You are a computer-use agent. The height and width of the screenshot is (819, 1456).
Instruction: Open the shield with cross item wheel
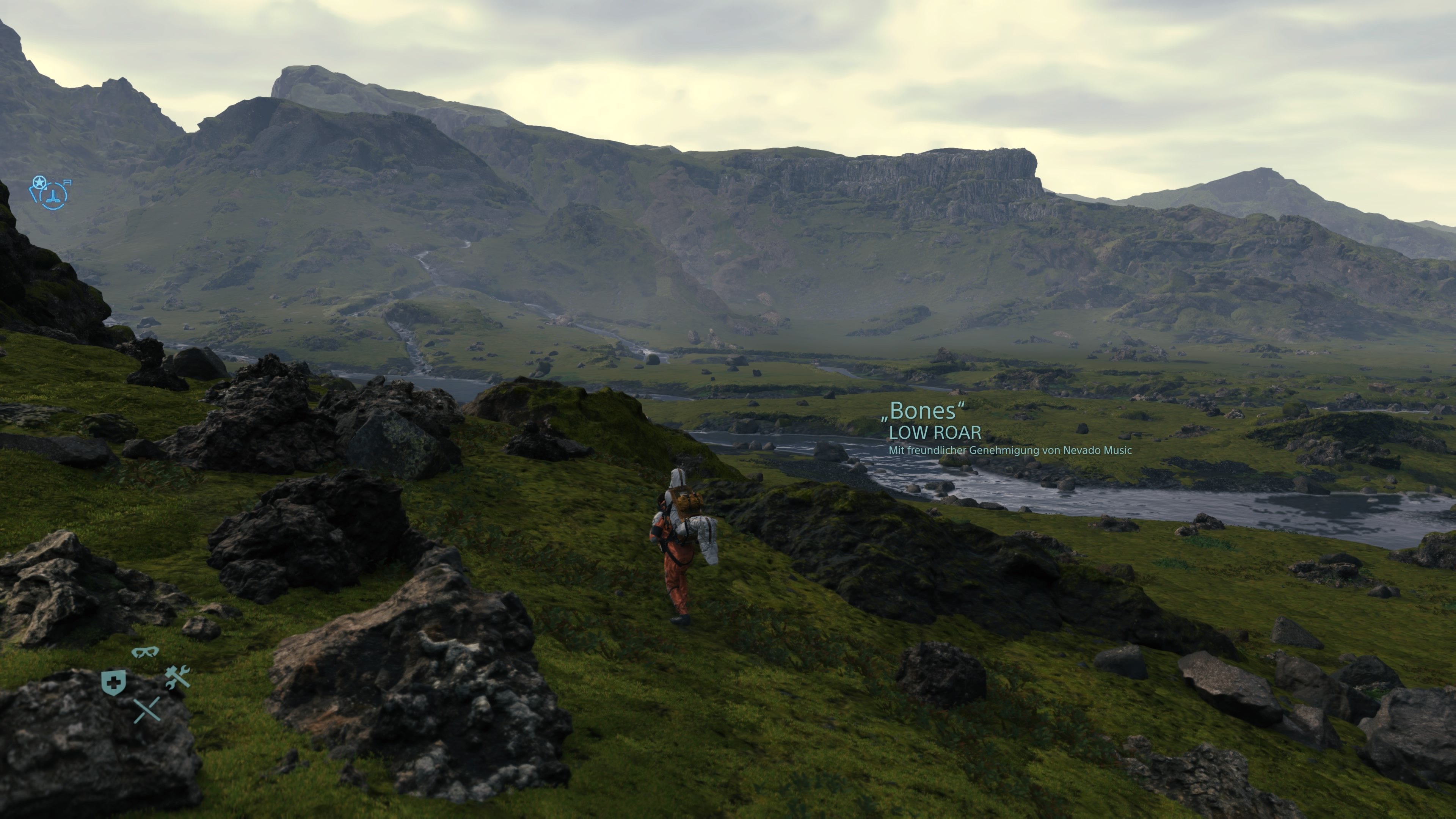coord(113,683)
